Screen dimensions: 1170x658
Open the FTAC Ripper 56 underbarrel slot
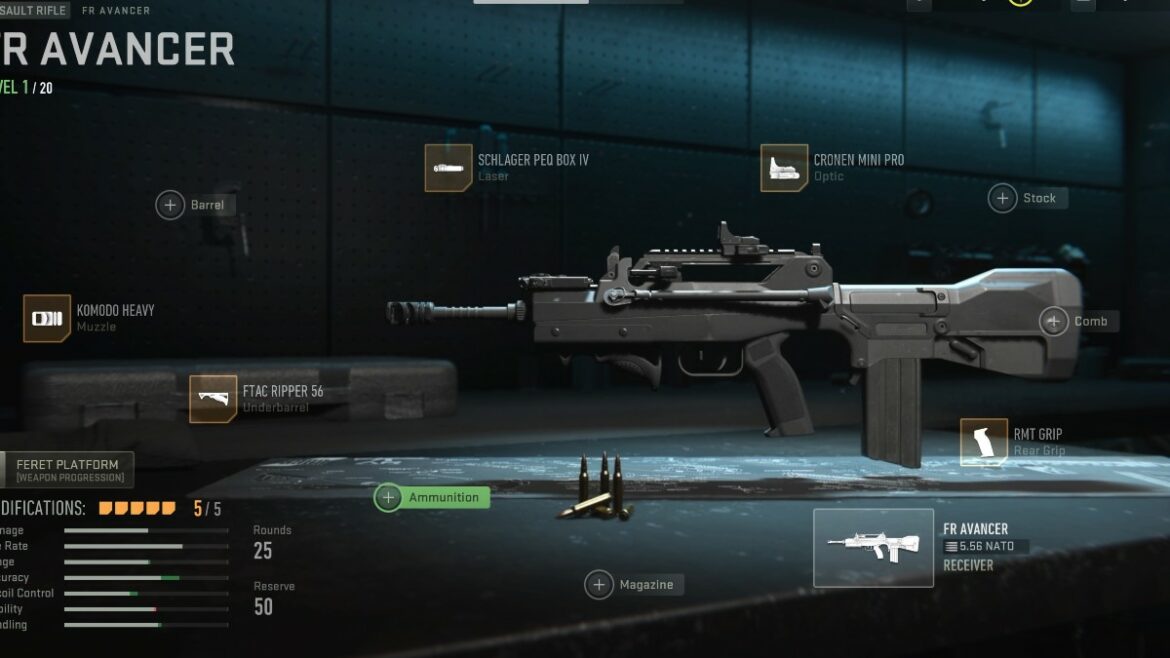213,399
